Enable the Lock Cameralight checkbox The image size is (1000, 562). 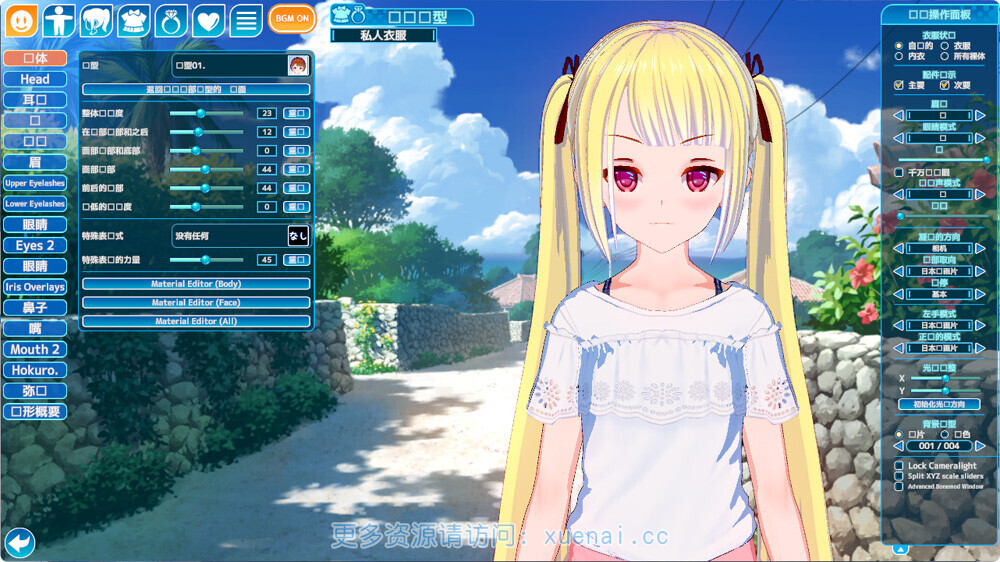(x=899, y=466)
